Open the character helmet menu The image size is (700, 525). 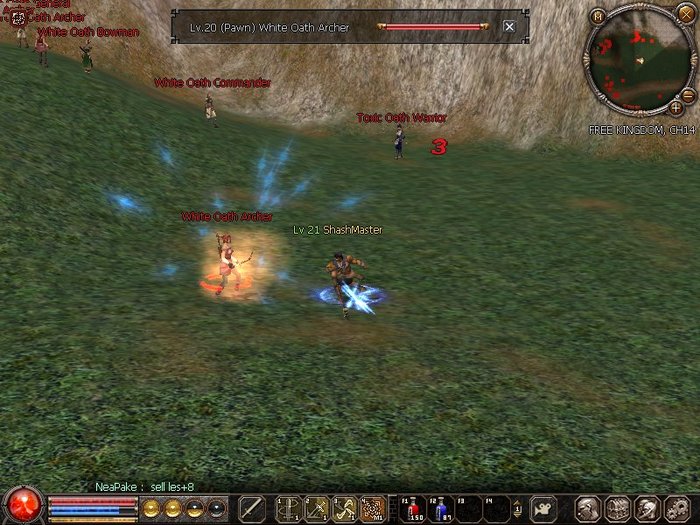pos(589,508)
